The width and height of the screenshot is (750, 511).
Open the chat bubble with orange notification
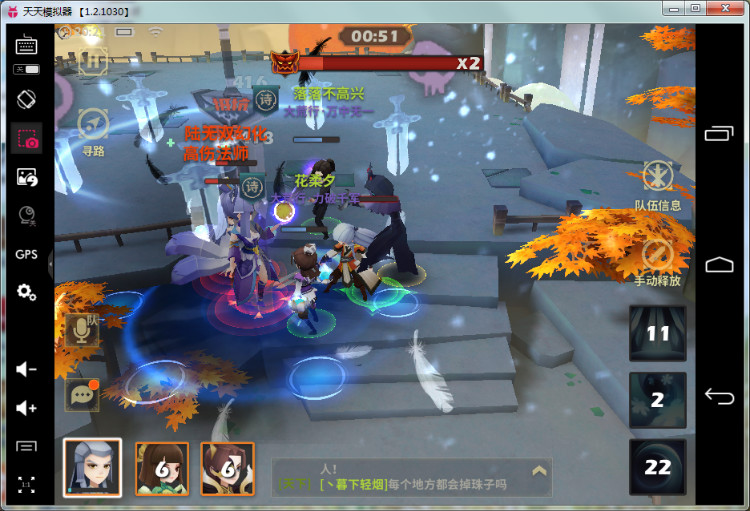(x=82, y=394)
